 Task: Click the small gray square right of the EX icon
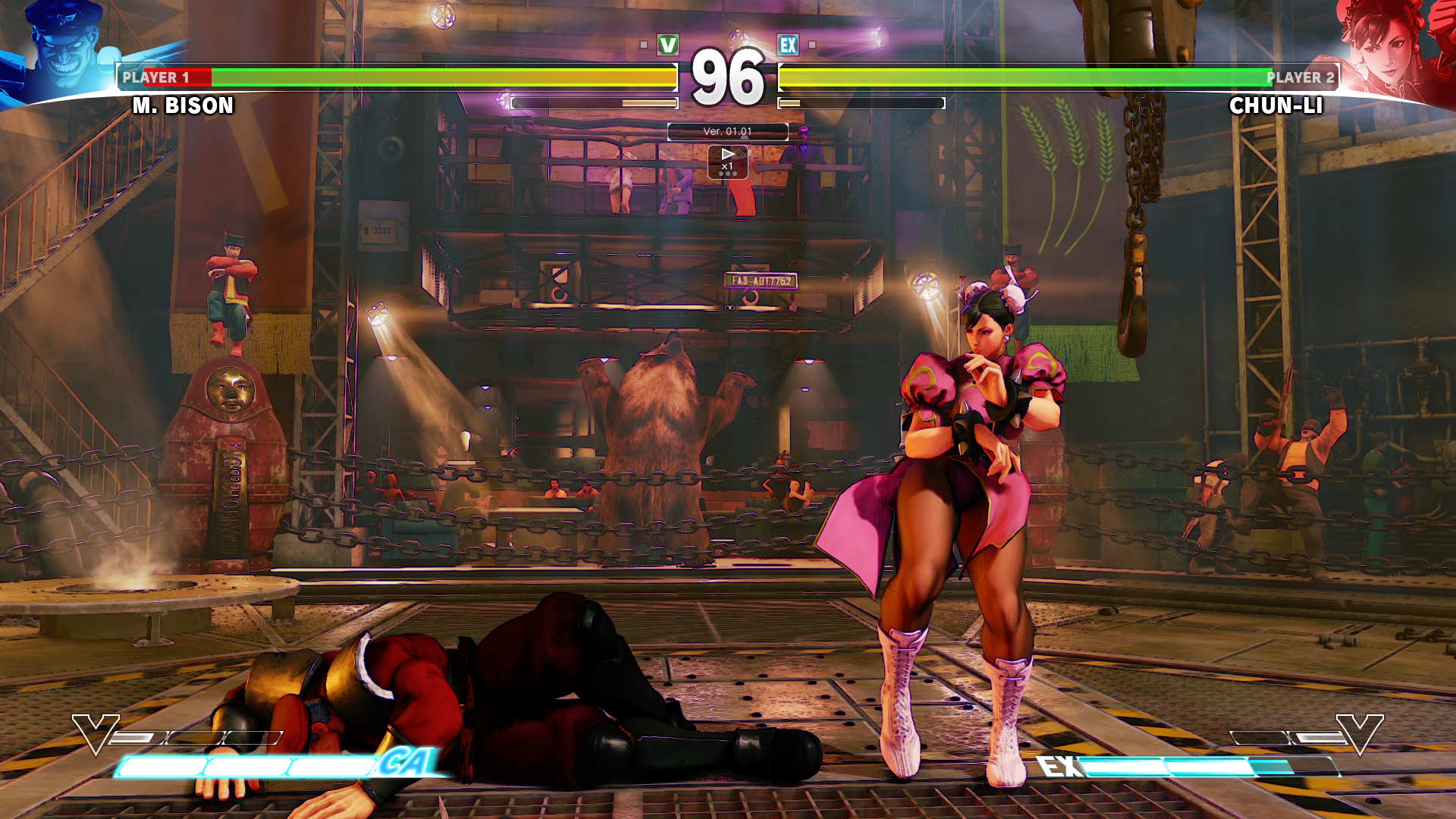[x=811, y=44]
